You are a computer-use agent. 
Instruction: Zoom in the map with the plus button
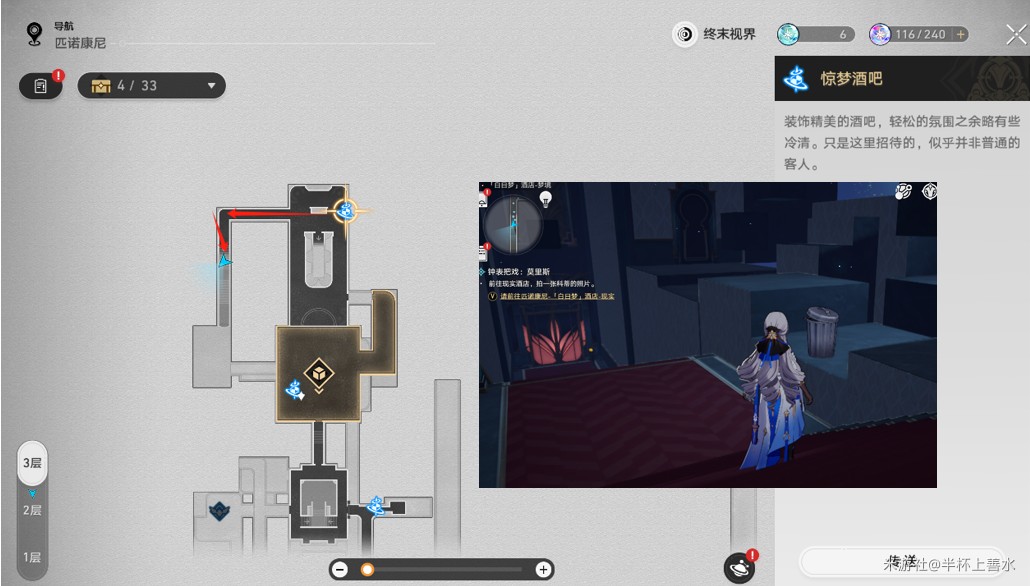[x=543, y=570]
